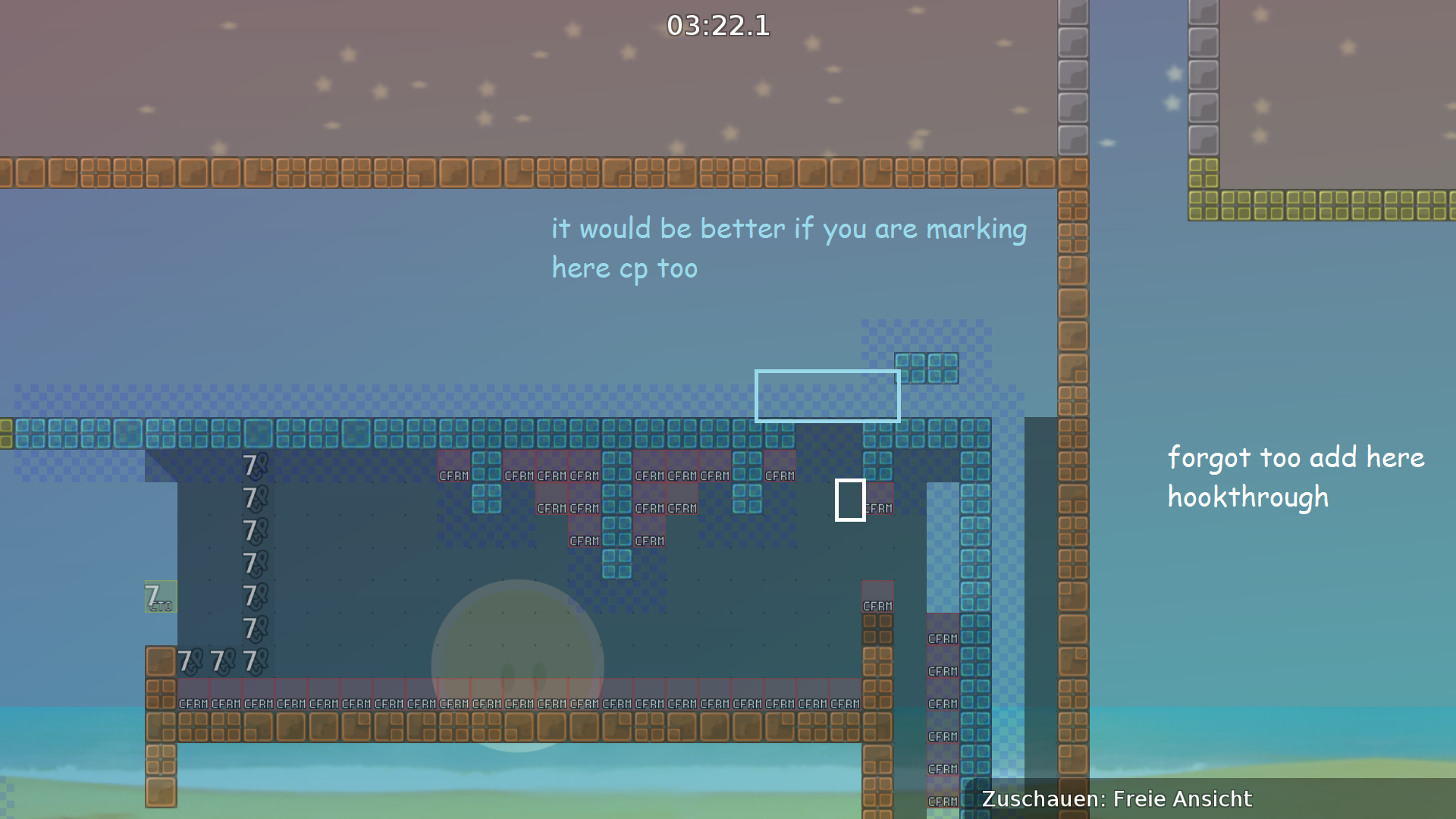Click the marking here cp too annotation
Viewport: 1456px width, 819px height.
pyautogui.click(x=789, y=246)
